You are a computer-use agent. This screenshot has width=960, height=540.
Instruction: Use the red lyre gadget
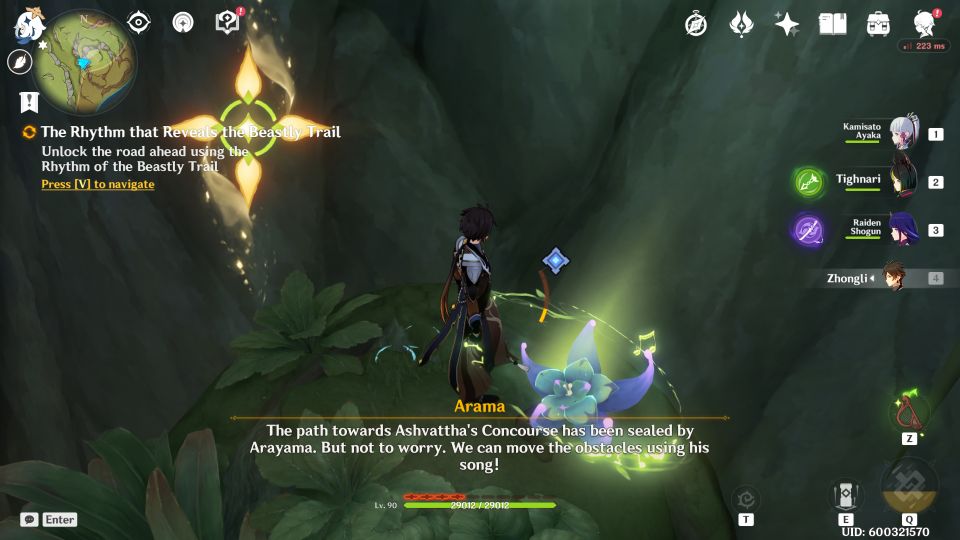[x=909, y=411]
